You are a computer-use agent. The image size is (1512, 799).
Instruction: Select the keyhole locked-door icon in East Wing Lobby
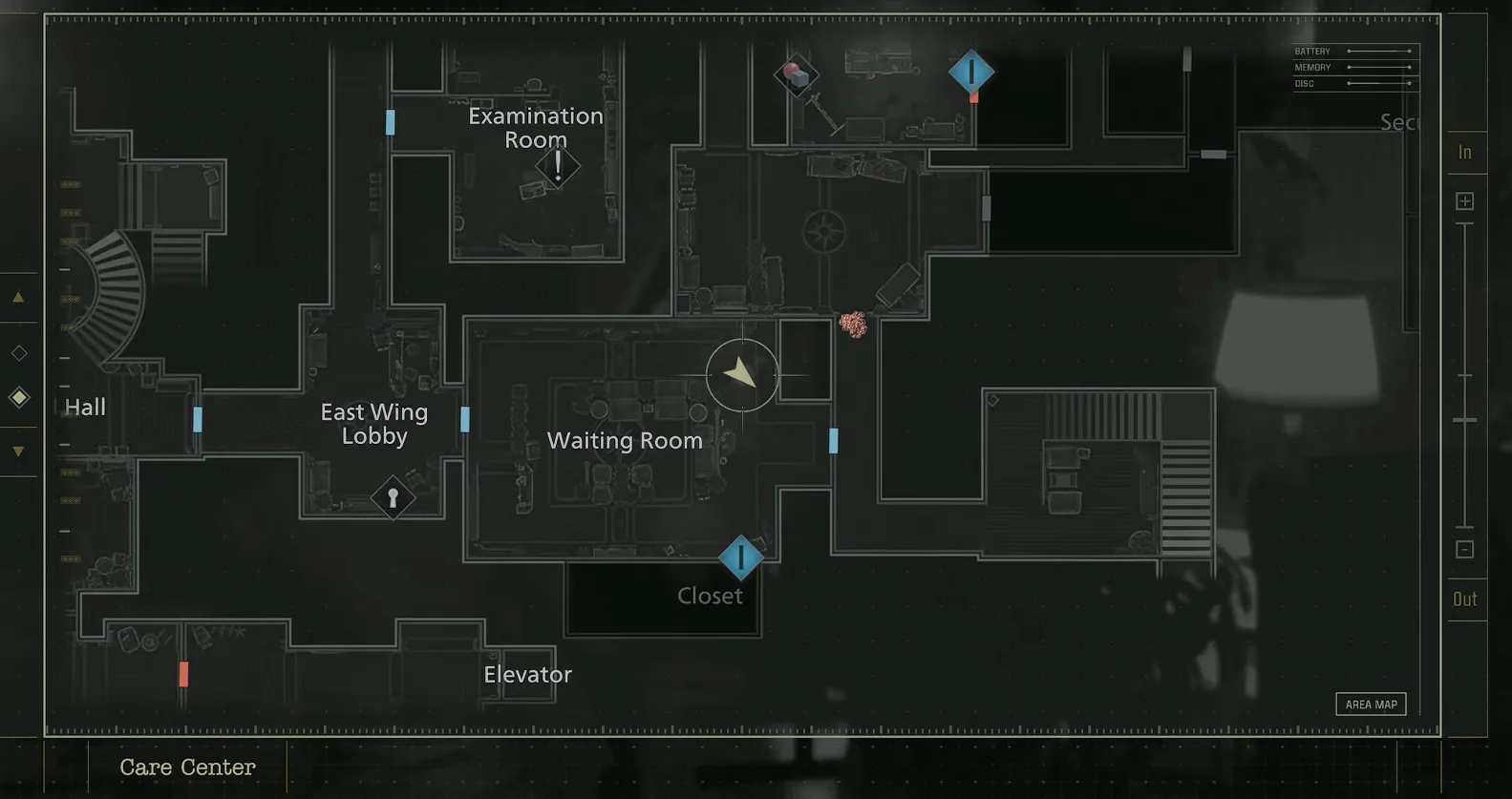393,498
